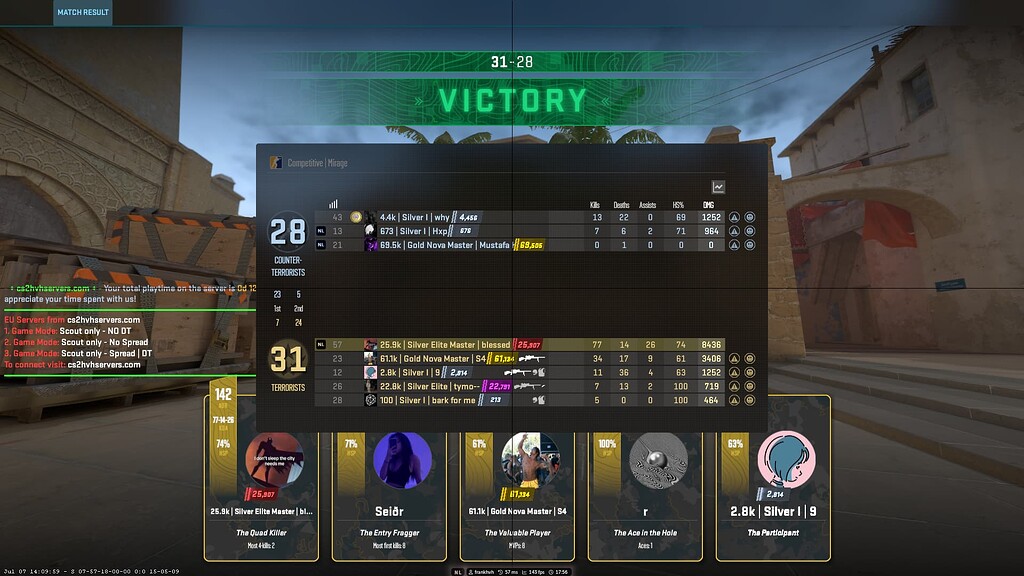This screenshot has height=576, width=1024.
Task: Click the report icon on 'why' row
Action: pyautogui.click(x=734, y=217)
